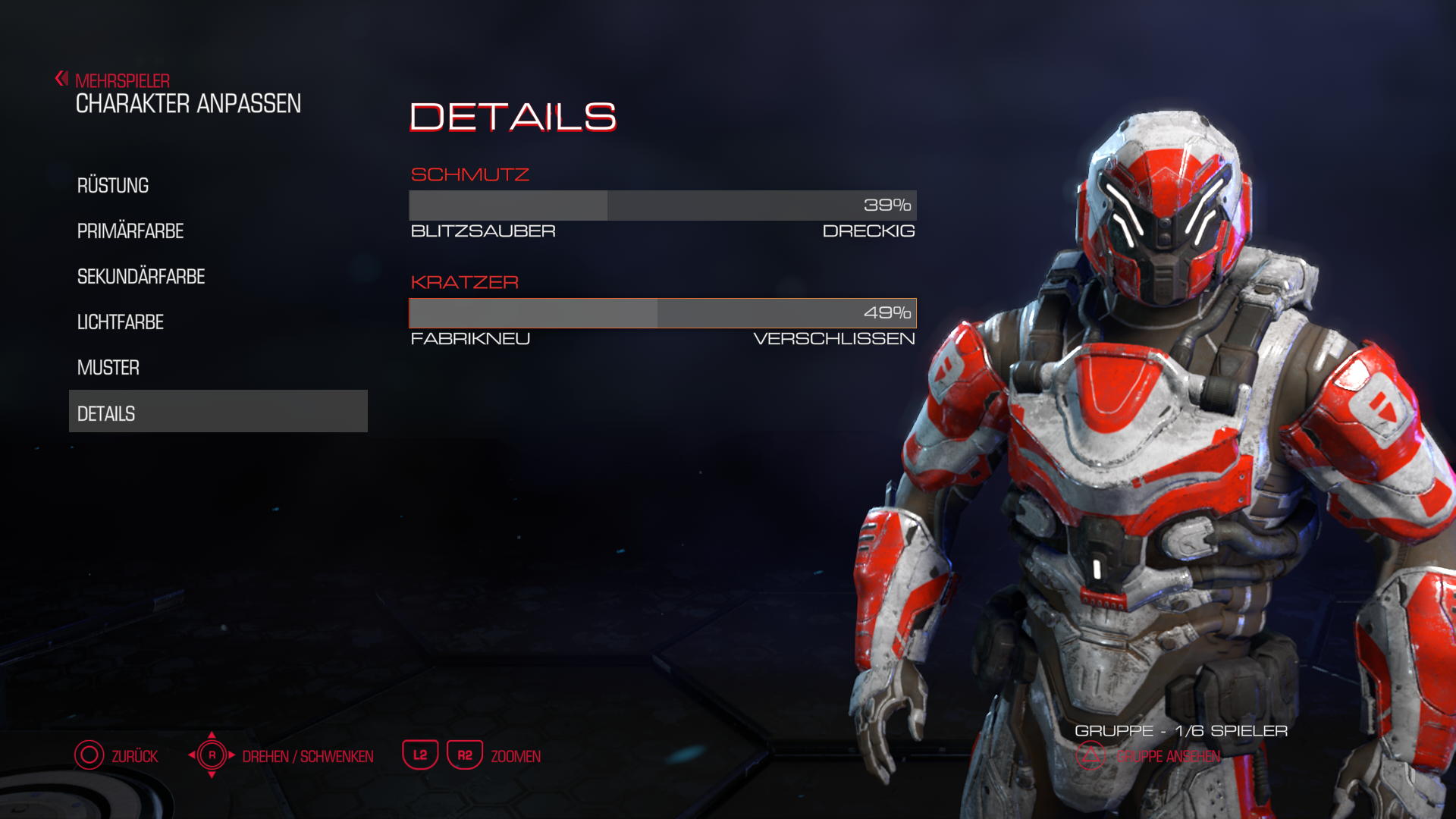The image size is (1456, 819).
Task: Click the highlighted Details entry
Action: (218, 412)
